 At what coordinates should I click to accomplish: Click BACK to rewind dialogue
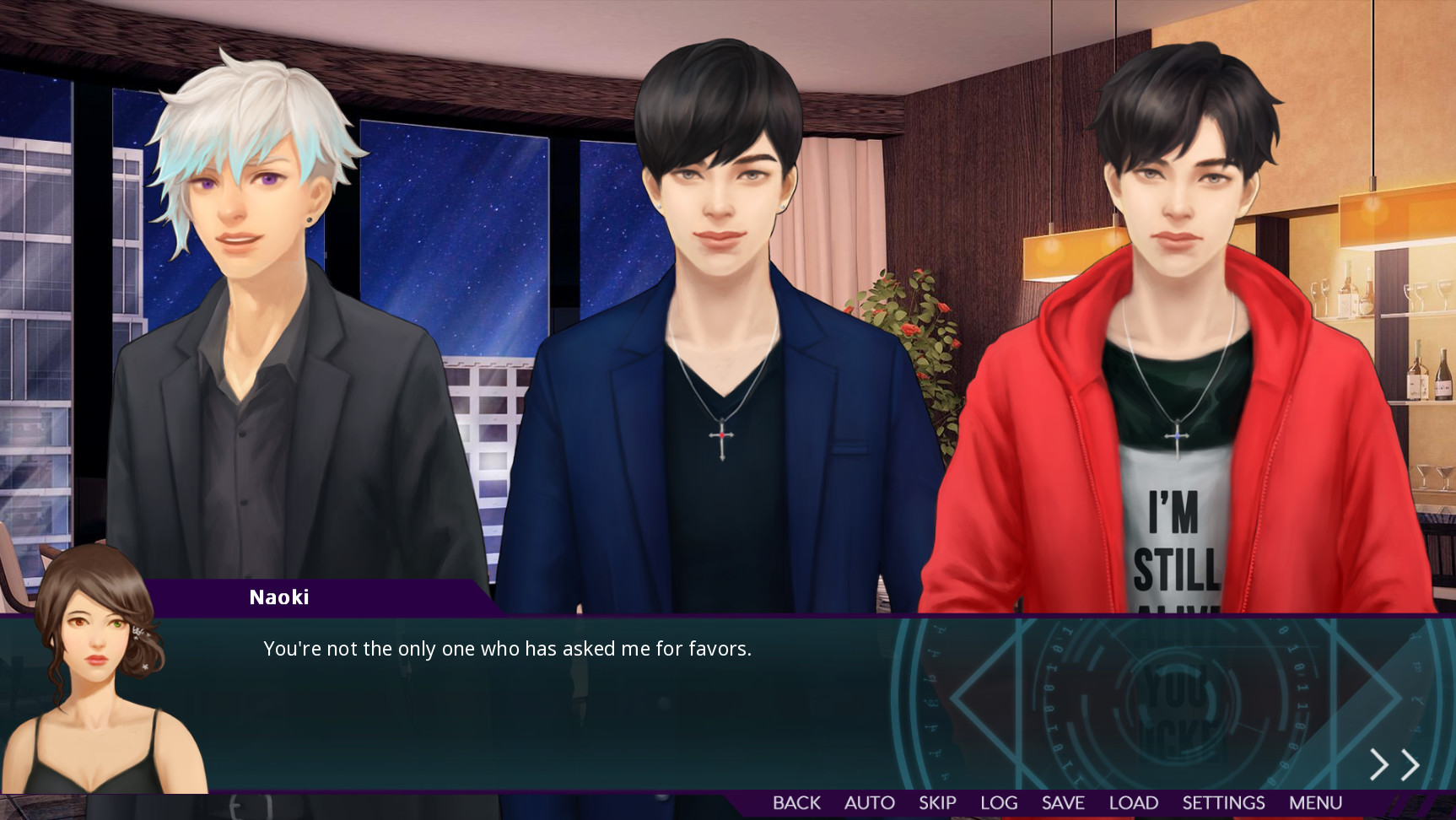click(x=795, y=802)
